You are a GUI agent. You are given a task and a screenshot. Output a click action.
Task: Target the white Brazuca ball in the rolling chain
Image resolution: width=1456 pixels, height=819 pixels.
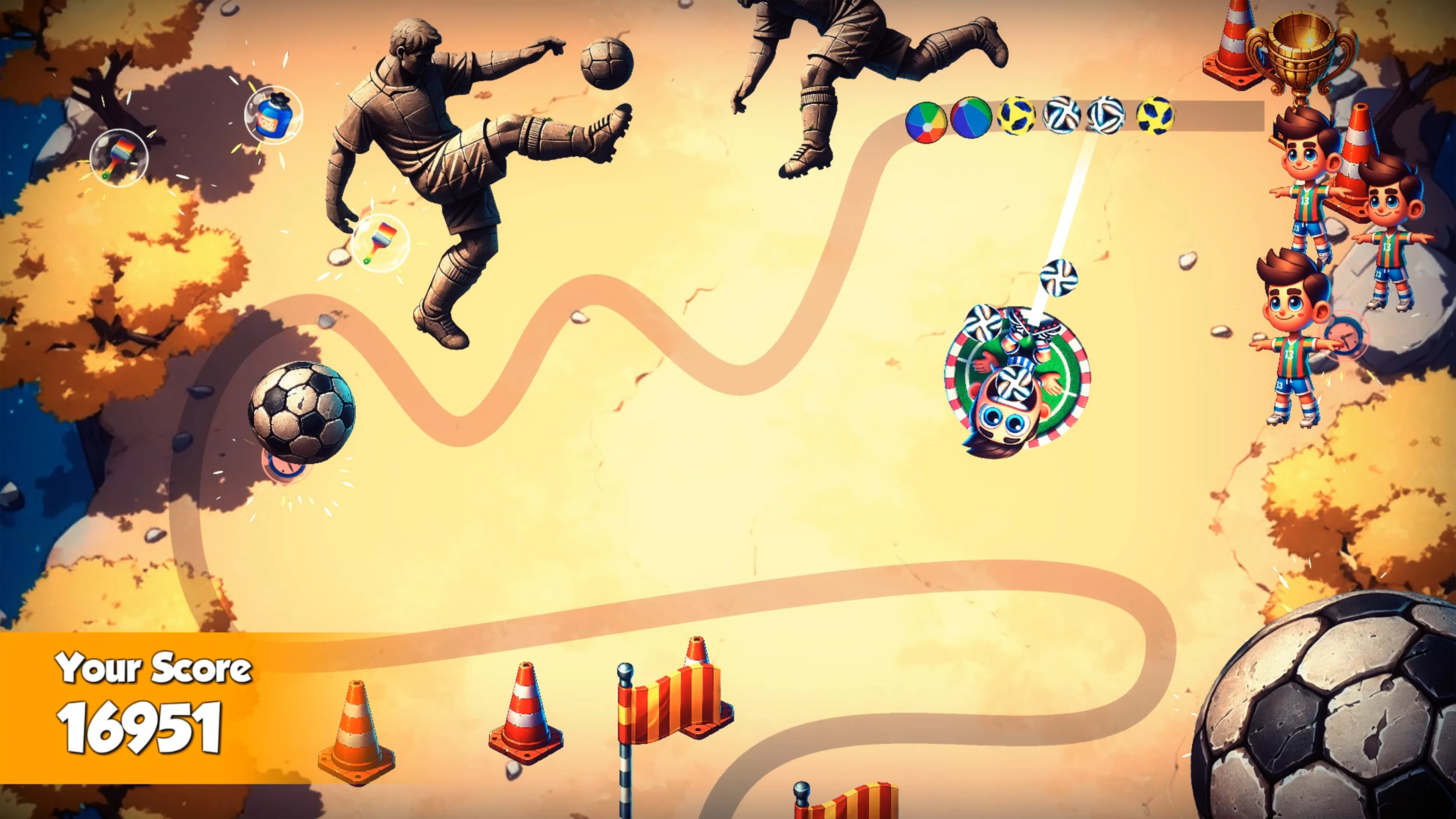1062,116
